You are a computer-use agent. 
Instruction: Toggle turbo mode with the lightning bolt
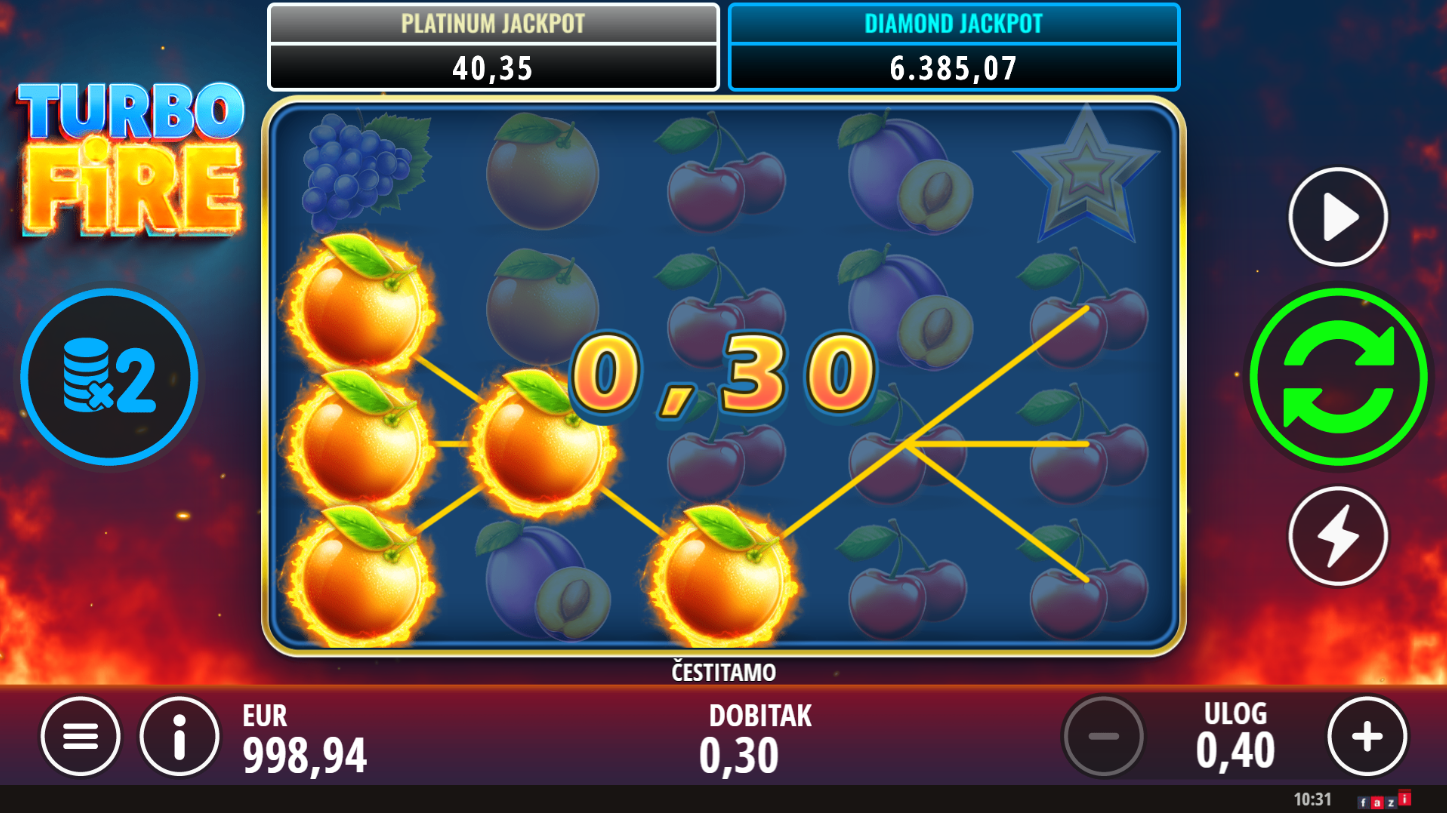point(1338,536)
